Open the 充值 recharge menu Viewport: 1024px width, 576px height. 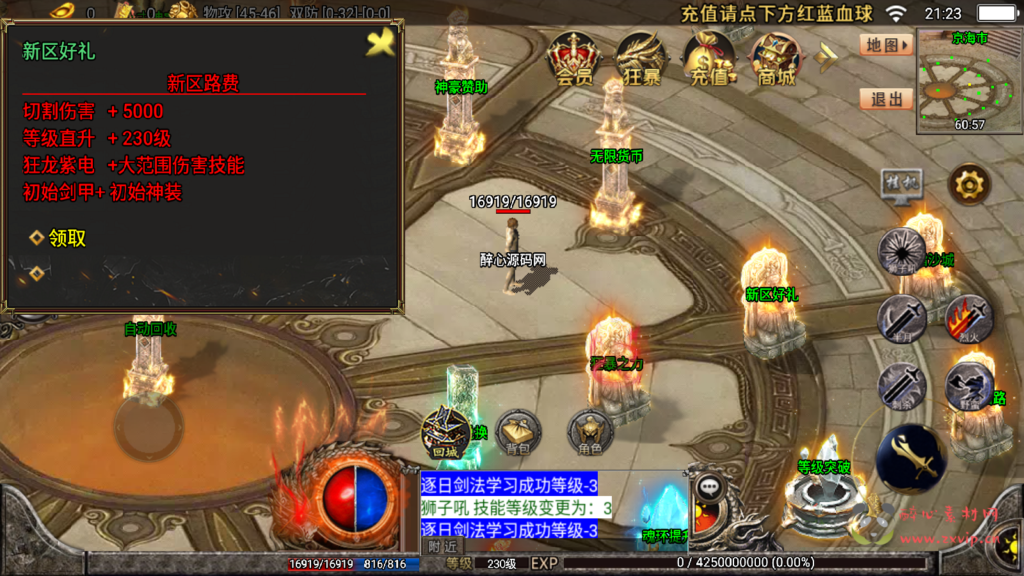(x=709, y=58)
